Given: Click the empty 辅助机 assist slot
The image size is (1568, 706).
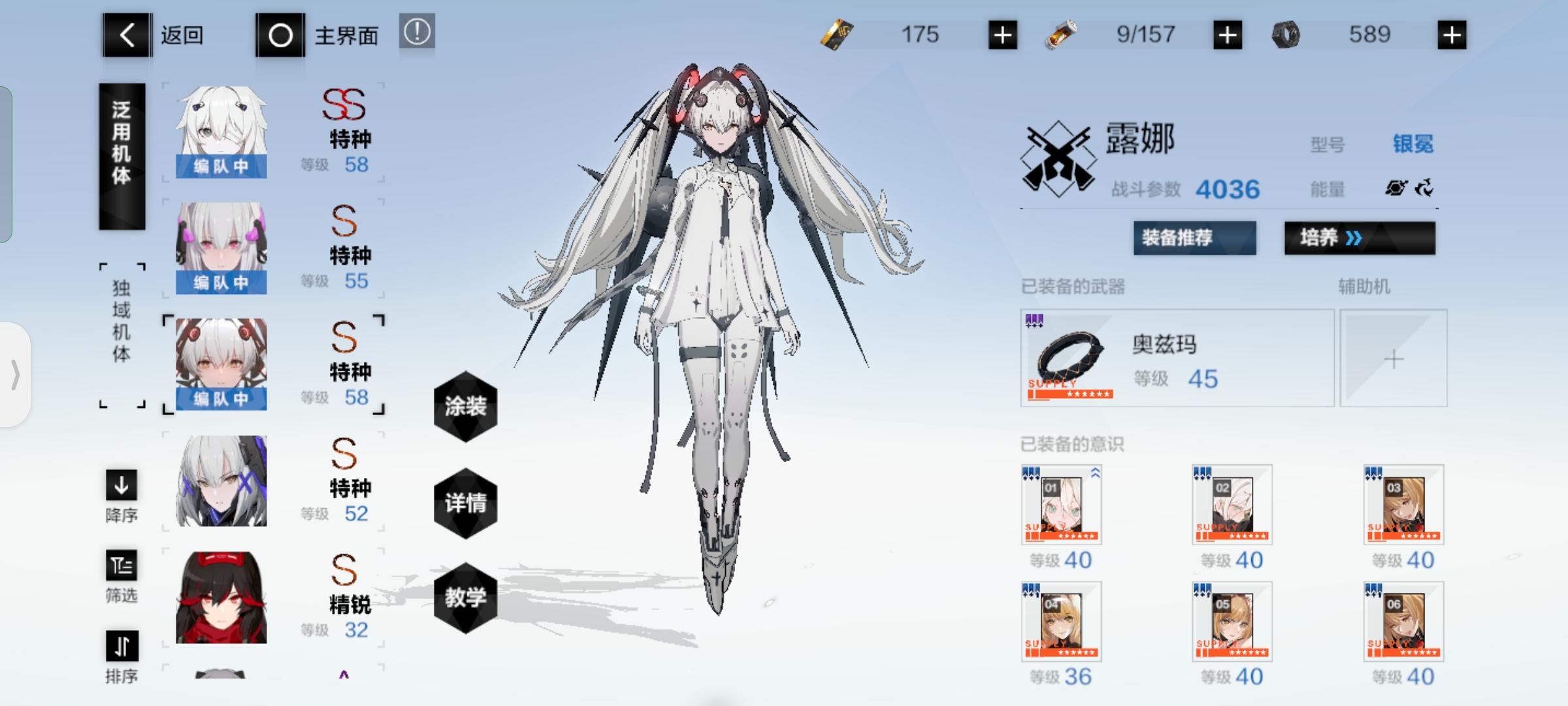Looking at the screenshot, I should tap(1394, 358).
